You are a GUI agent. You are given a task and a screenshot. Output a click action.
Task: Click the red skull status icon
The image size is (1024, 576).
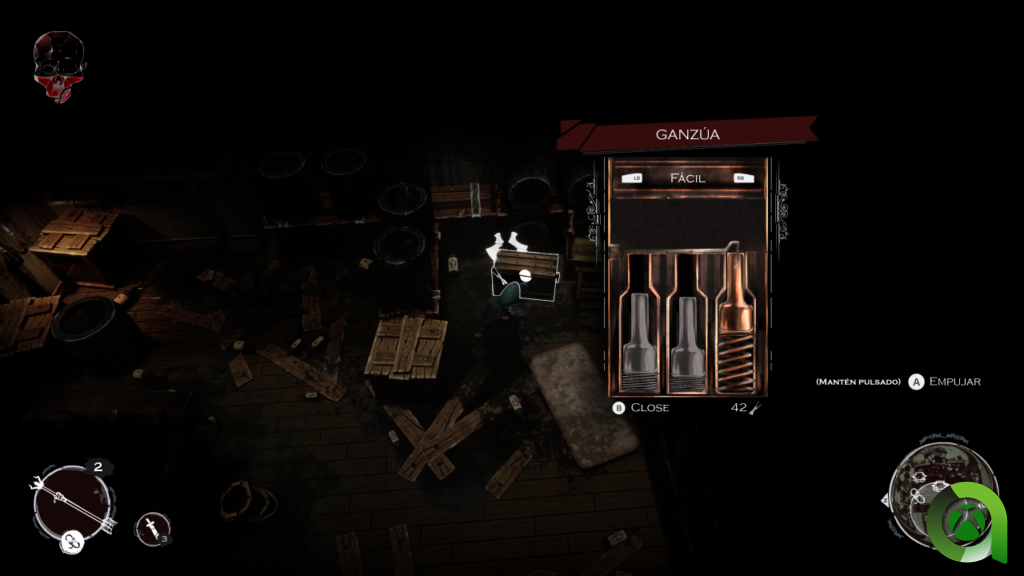59,67
